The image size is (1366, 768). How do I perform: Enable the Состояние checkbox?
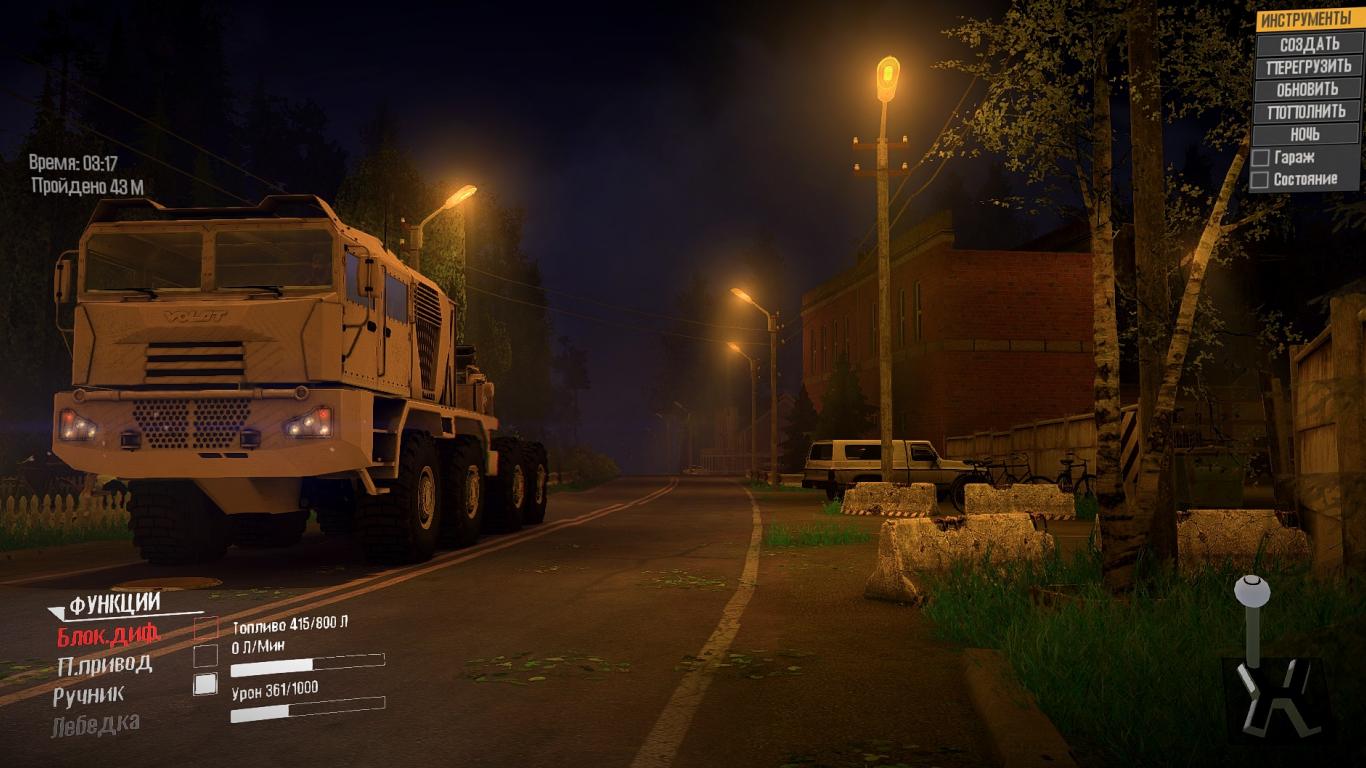[1261, 180]
